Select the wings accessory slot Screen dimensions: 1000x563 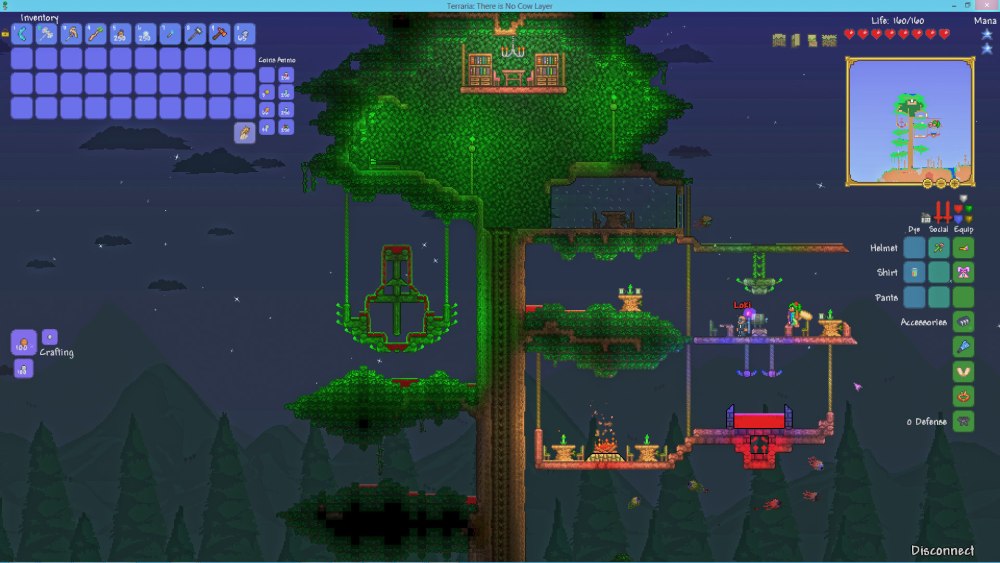coord(963,371)
